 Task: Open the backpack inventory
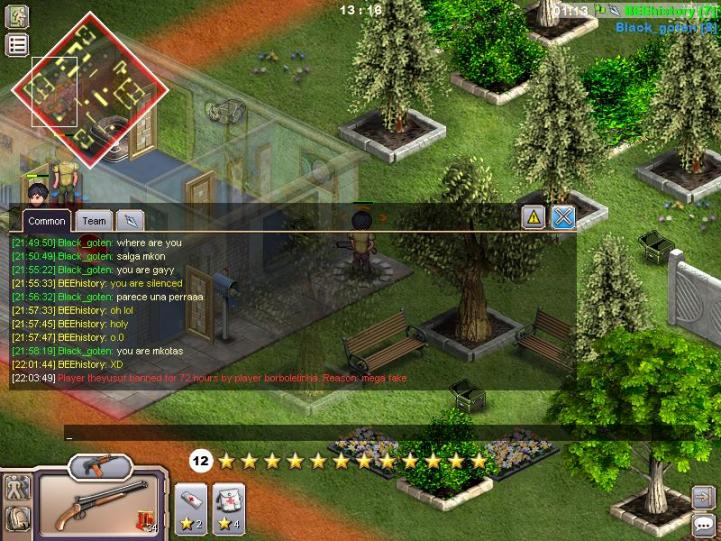(17, 518)
